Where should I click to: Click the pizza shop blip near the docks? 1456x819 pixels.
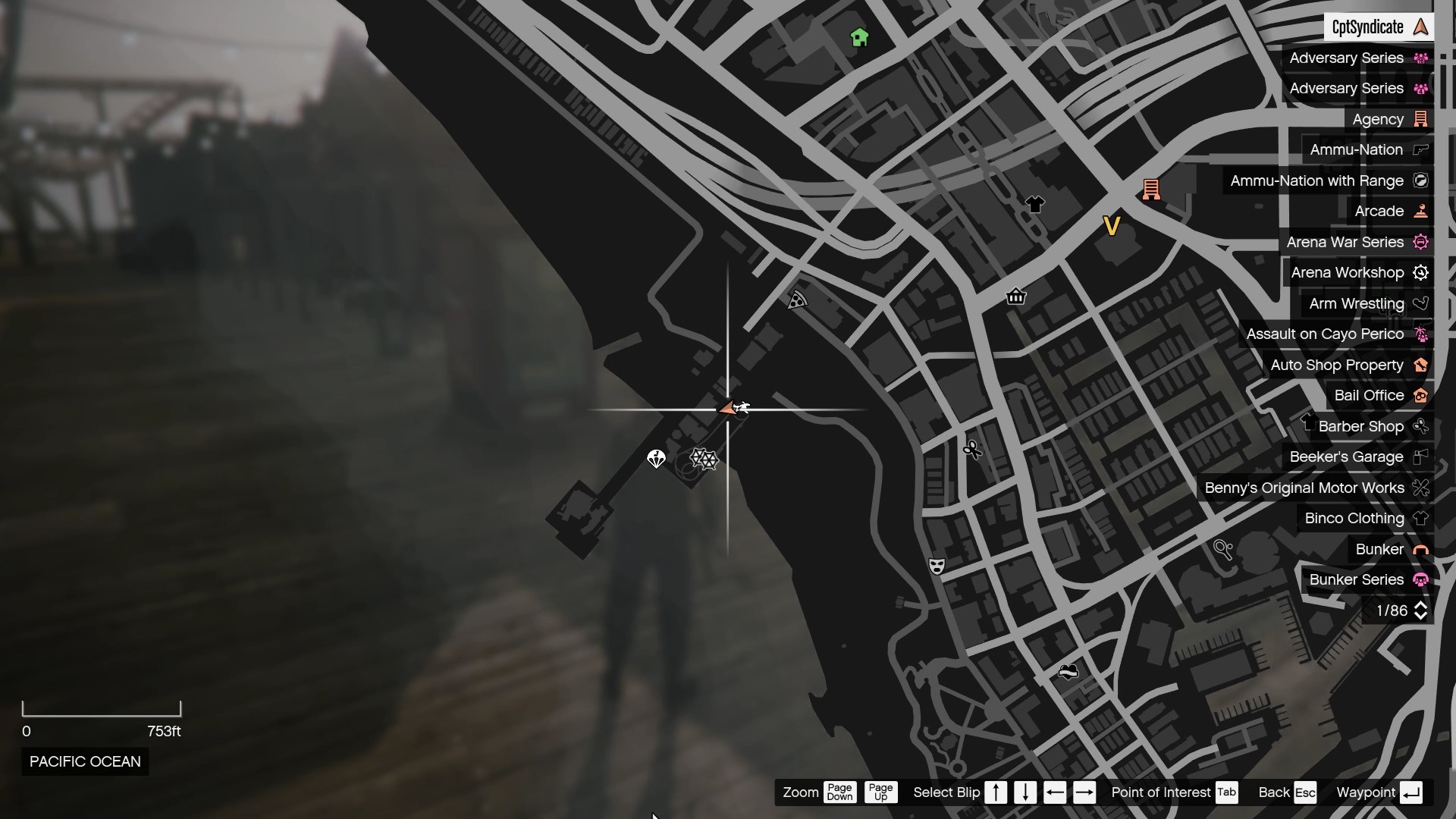point(798,300)
